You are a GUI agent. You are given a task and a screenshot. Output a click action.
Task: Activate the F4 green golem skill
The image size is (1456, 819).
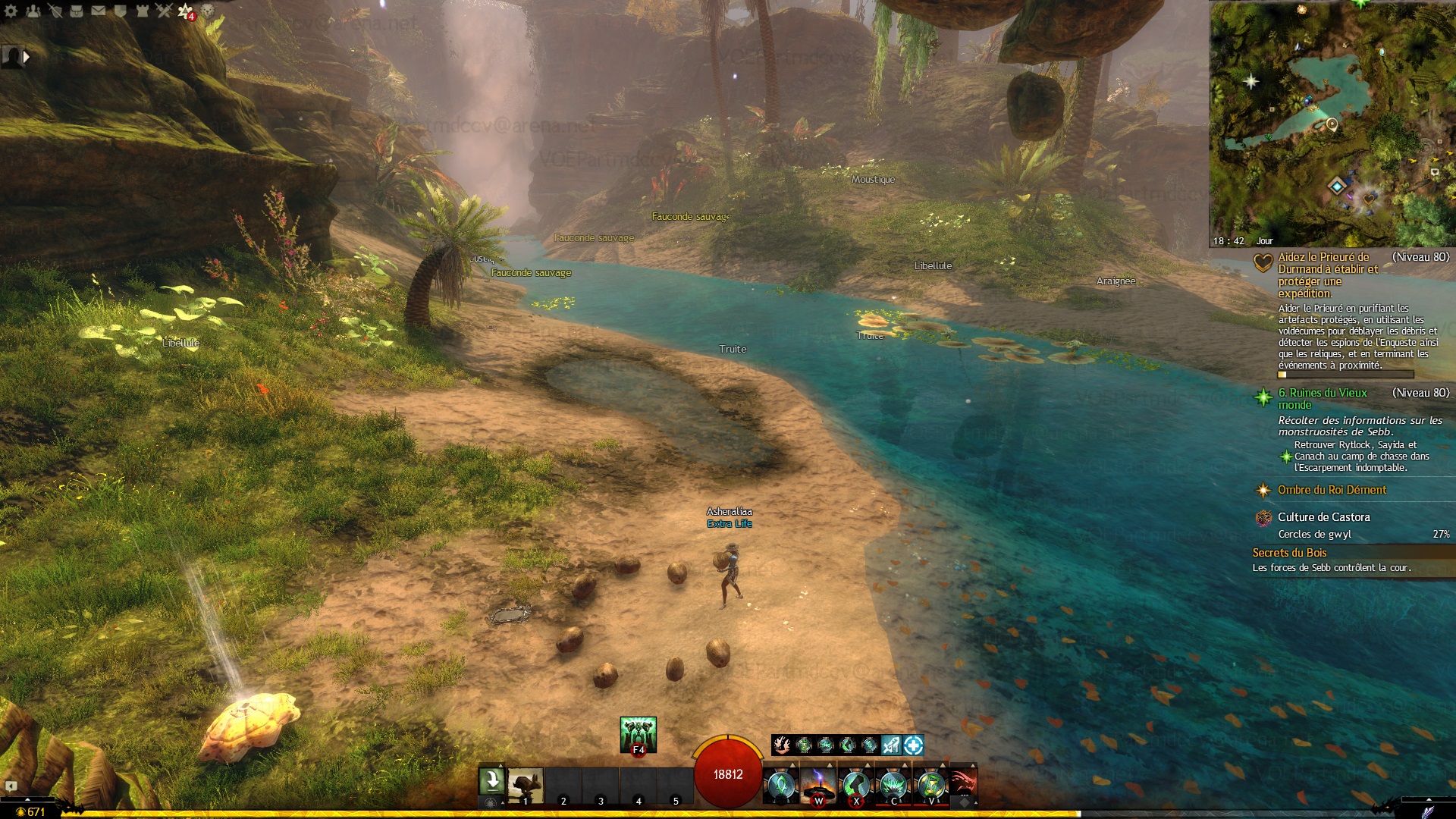coord(638,735)
